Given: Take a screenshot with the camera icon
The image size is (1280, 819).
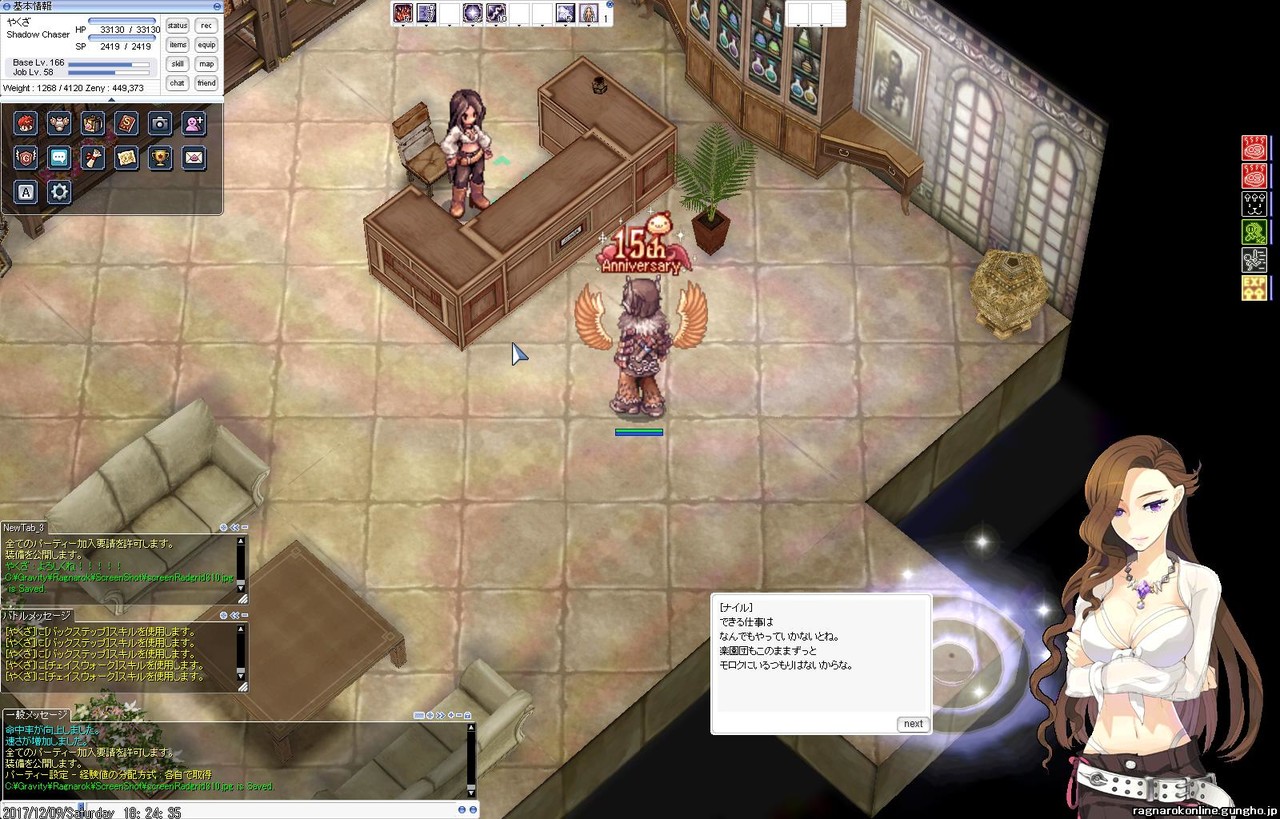Looking at the screenshot, I should point(160,123).
